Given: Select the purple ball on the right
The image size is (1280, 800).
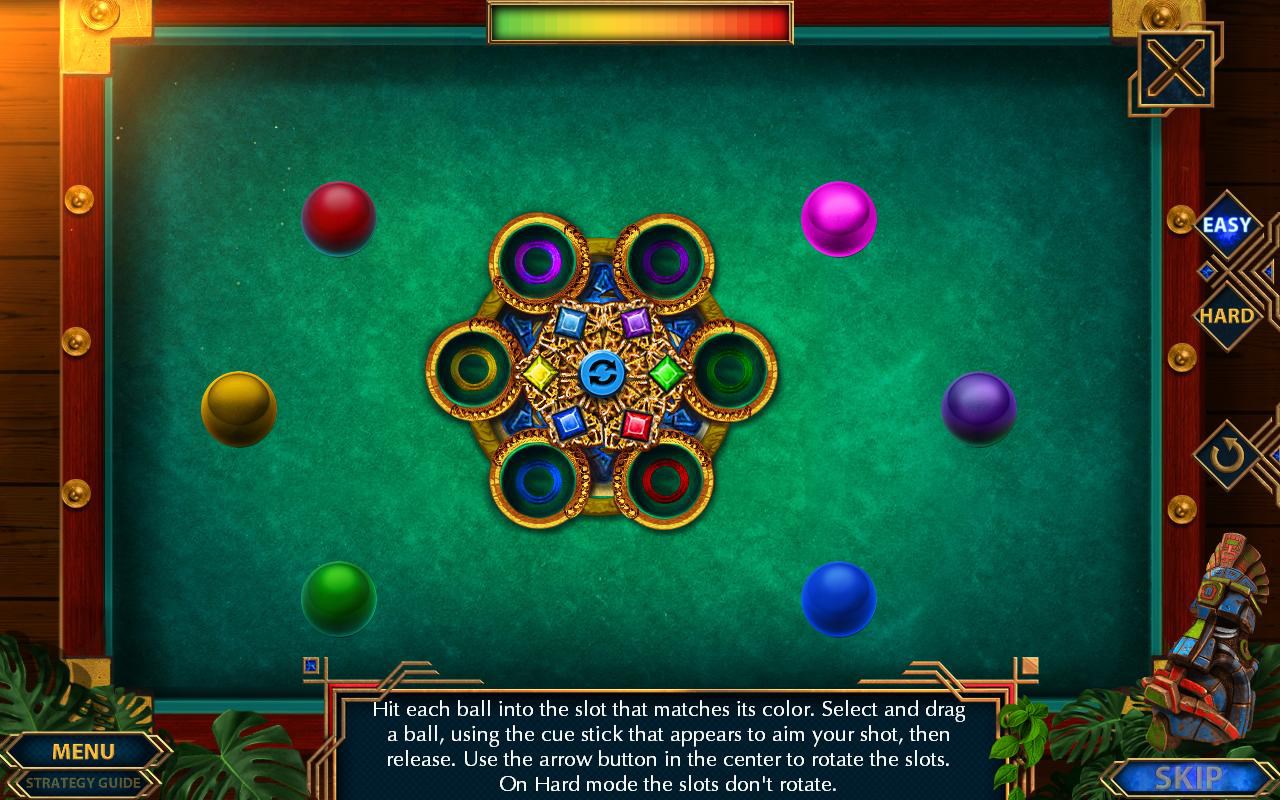Looking at the screenshot, I should (x=977, y=409).
